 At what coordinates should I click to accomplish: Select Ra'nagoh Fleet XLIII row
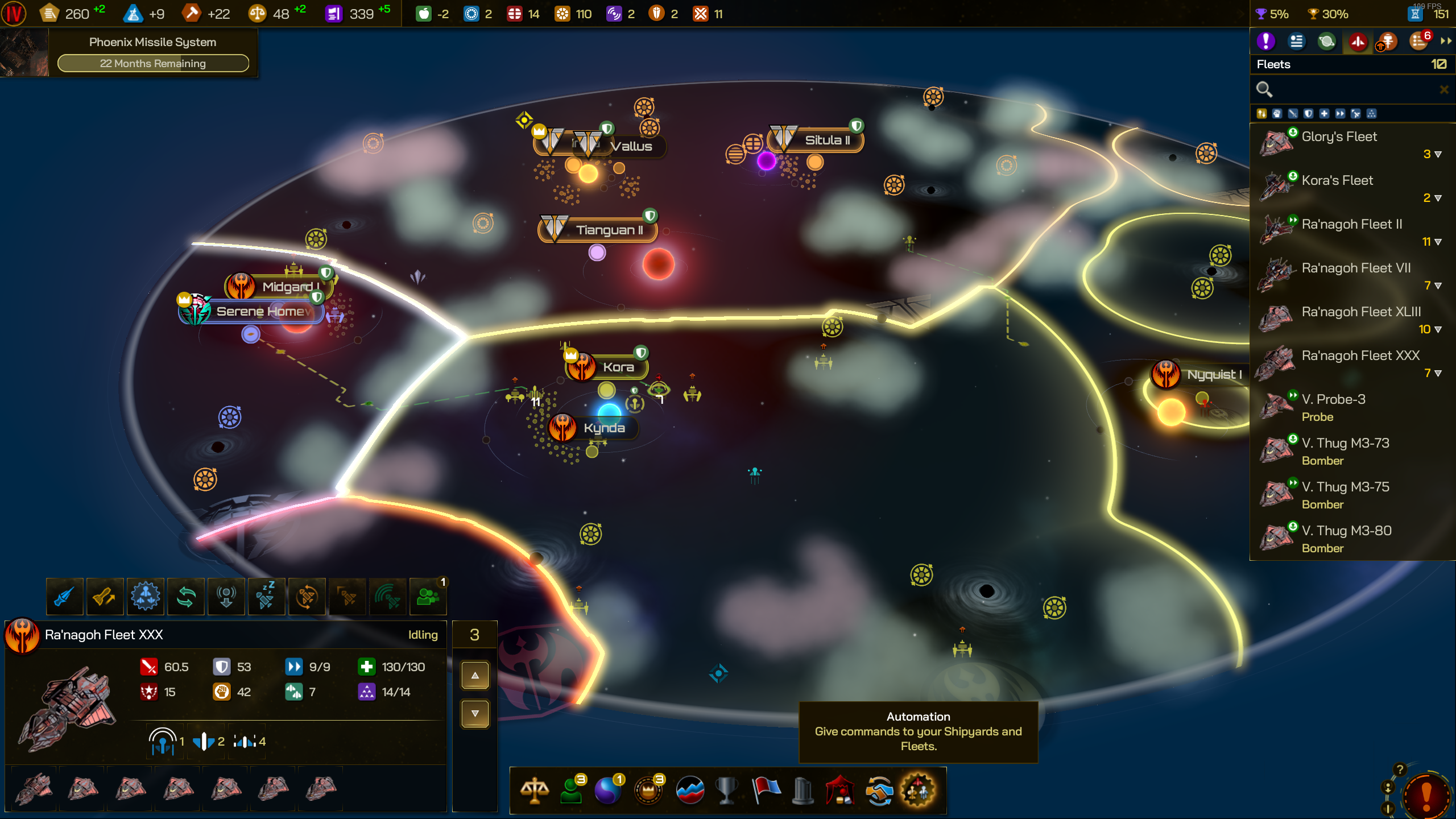(1360, 312)
